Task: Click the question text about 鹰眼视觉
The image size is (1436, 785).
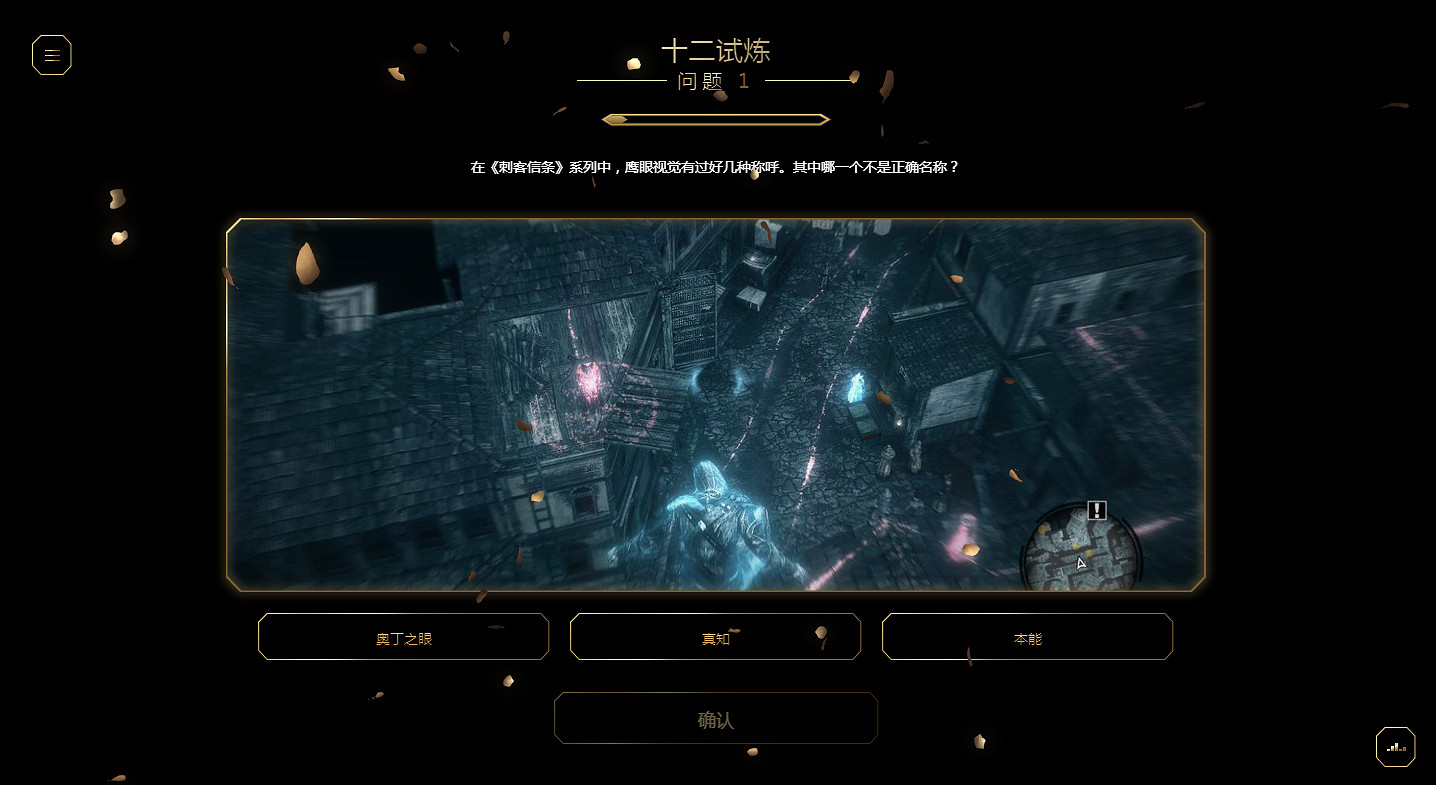Action: [716, 165]
